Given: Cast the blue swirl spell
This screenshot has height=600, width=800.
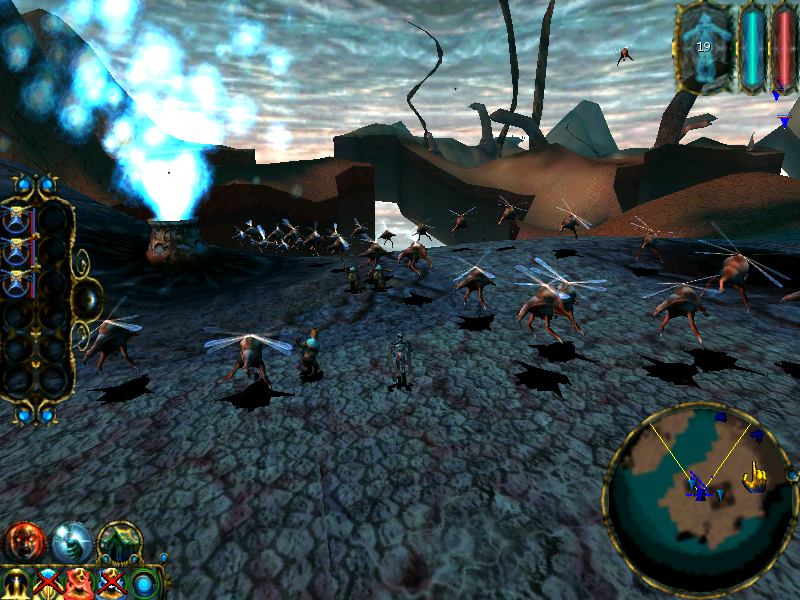Looking at the screenshot, I should tap(146, 583).
